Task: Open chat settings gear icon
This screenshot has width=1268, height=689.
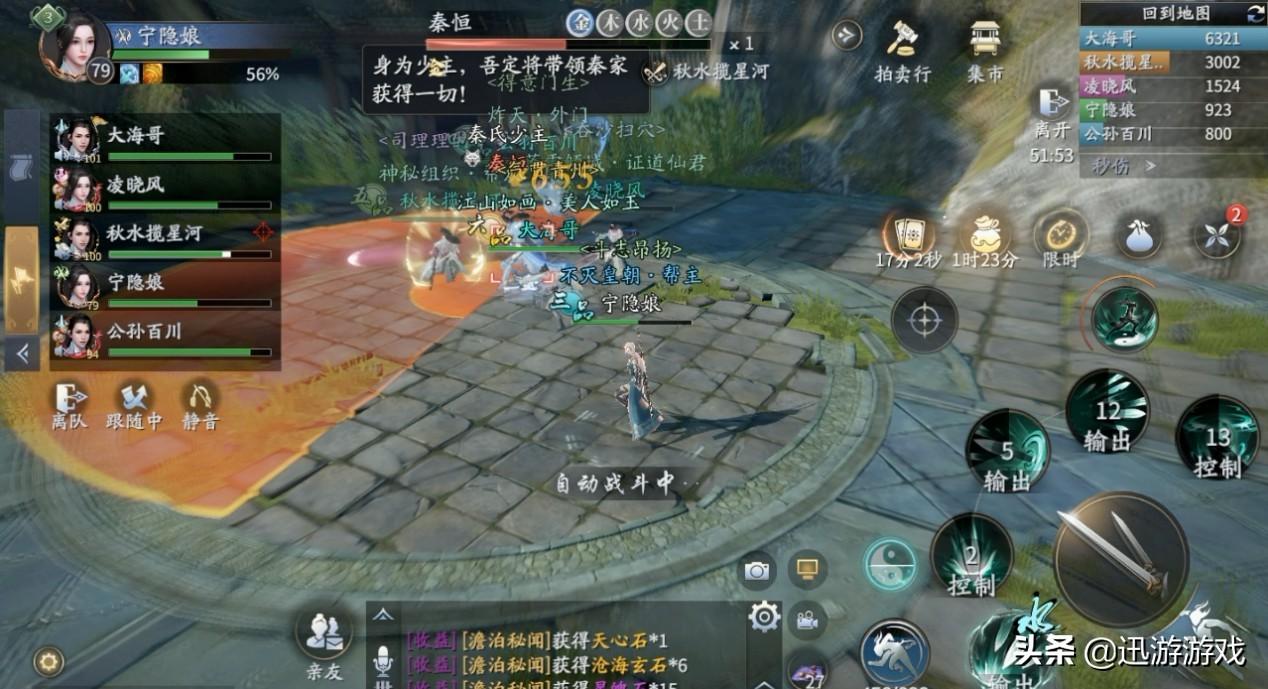Action: tap(764, 617)
